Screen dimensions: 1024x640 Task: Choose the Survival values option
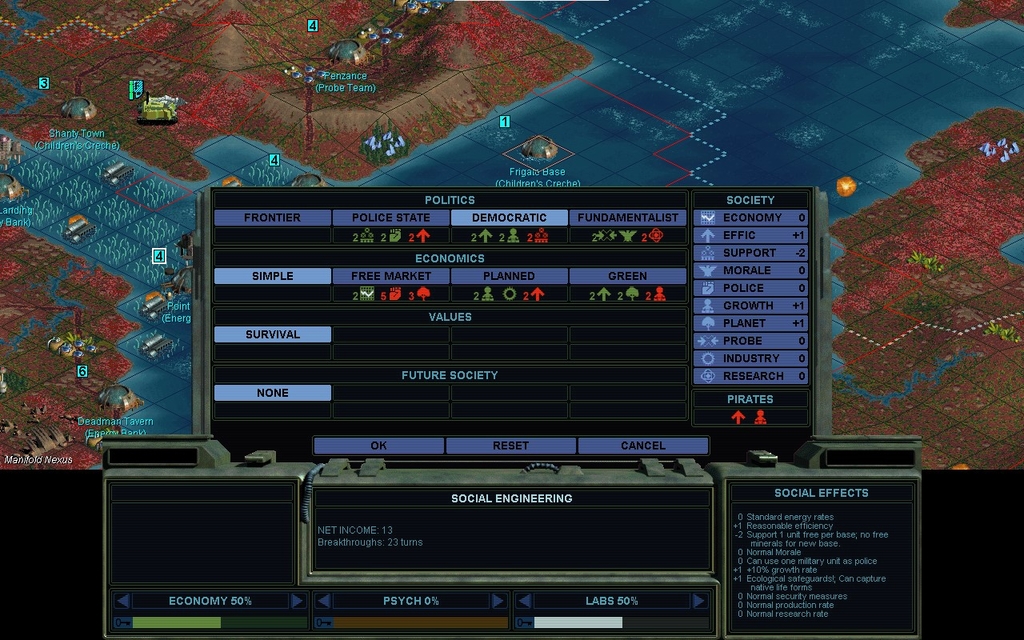272,335
